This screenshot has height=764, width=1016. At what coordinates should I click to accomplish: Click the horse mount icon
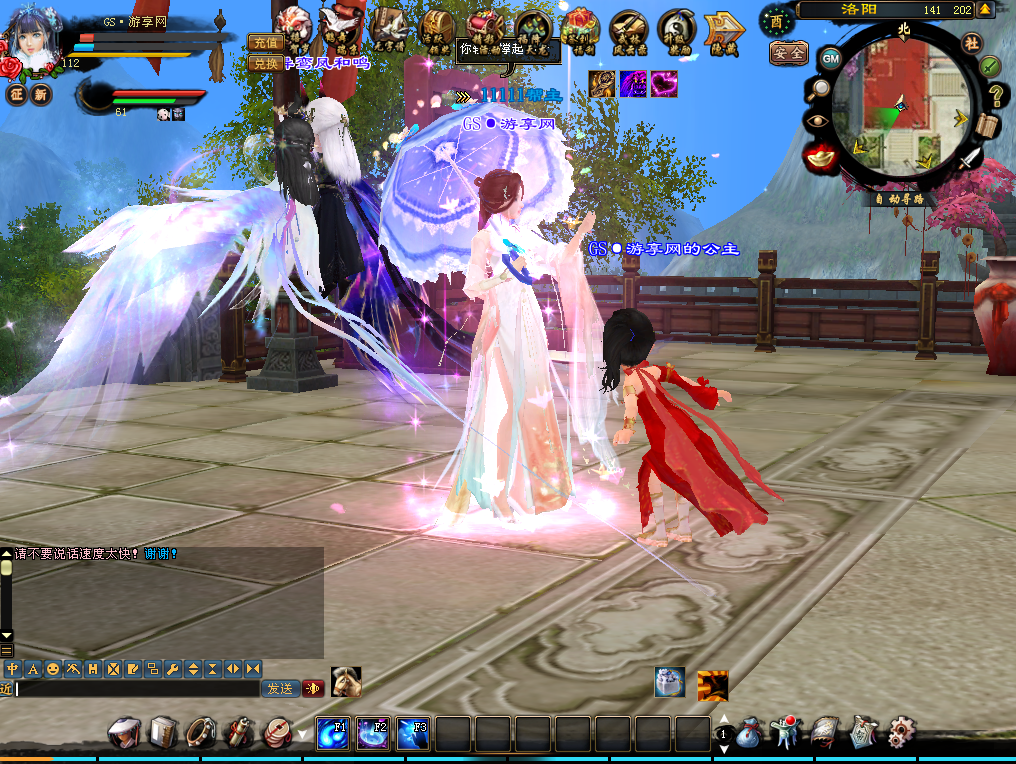click(346, 681)
